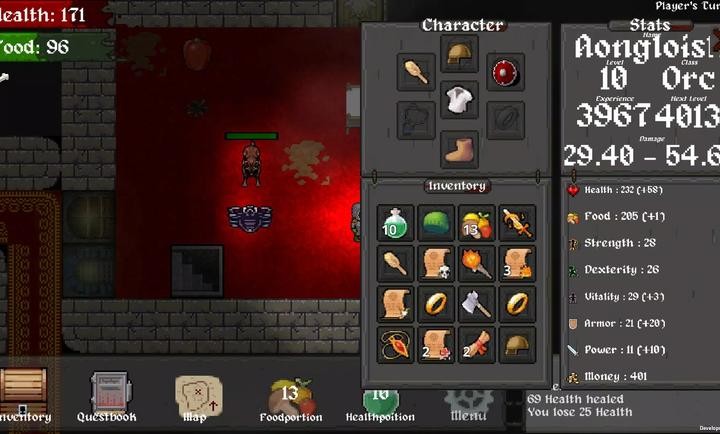This screenshot has width=720, height=434.
Task: Select the equipped leather boot slot
Action: click(459, 149)
